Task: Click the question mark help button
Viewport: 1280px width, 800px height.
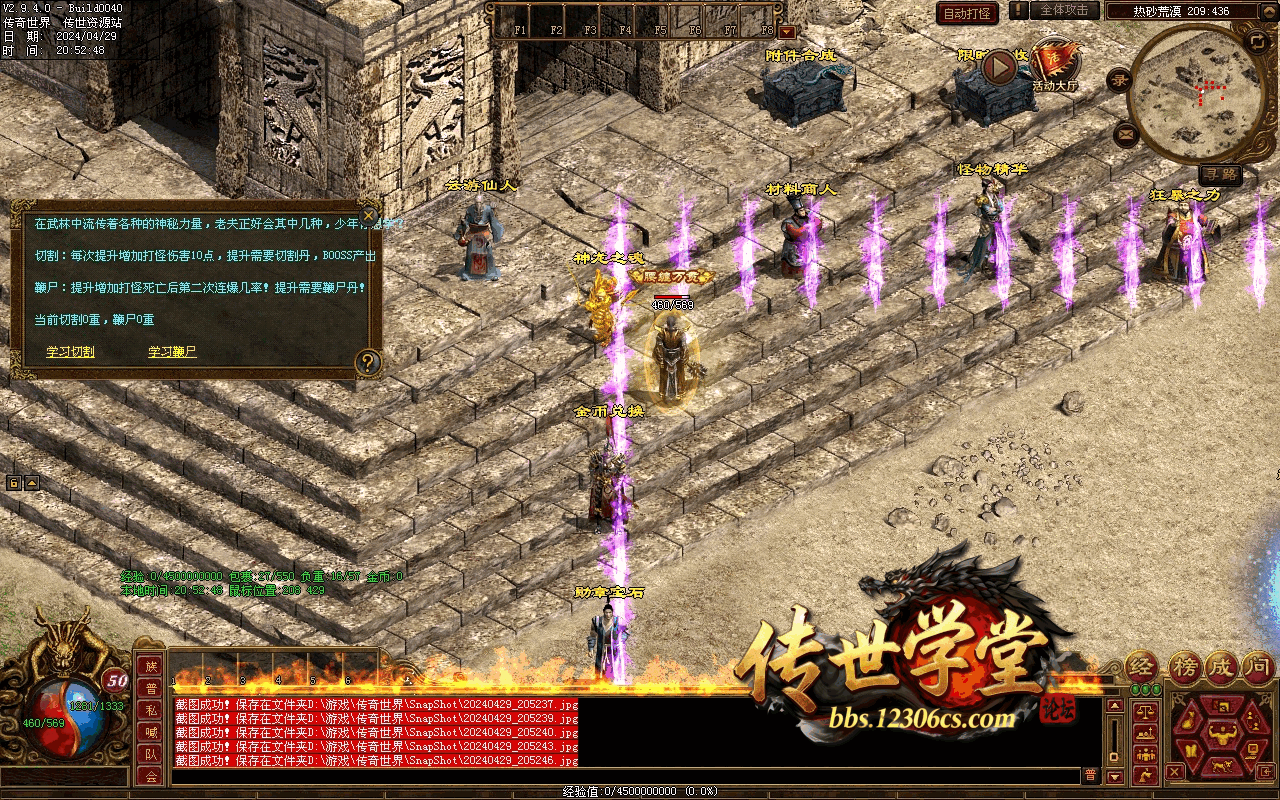Action: tap(368, 362)
